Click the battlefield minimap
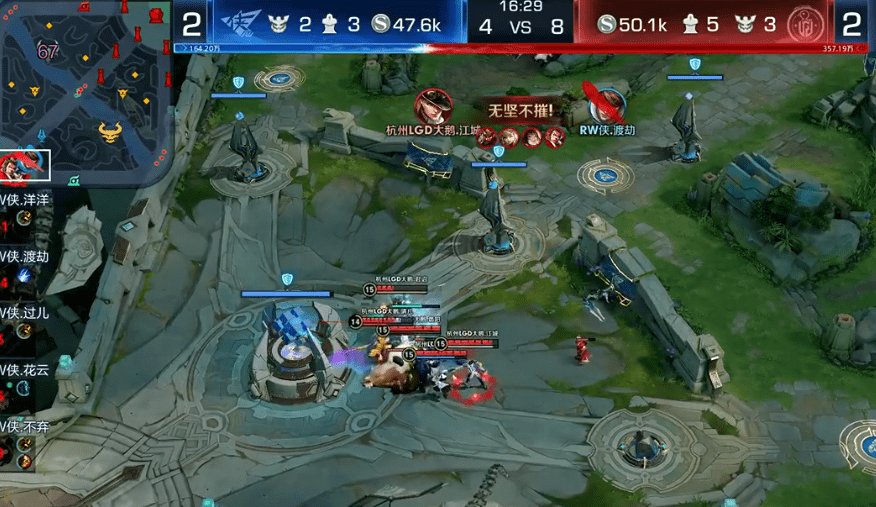The image size is (876, 507). click(x=86, y=87)
